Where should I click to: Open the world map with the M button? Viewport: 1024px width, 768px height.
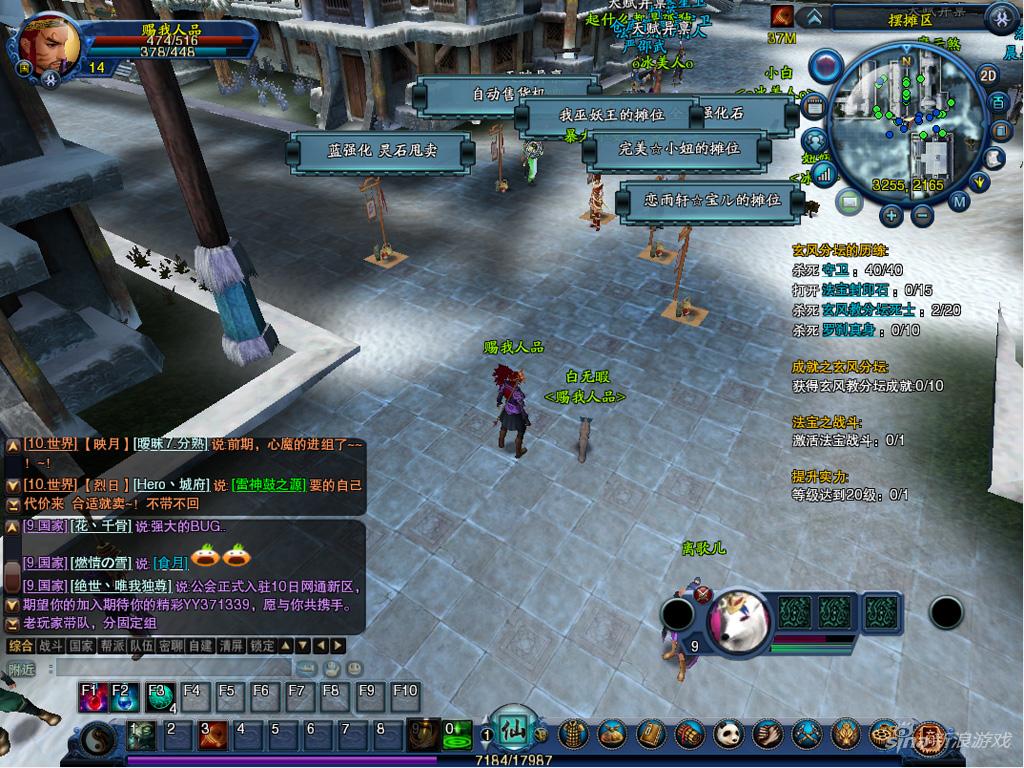(959, 201)
